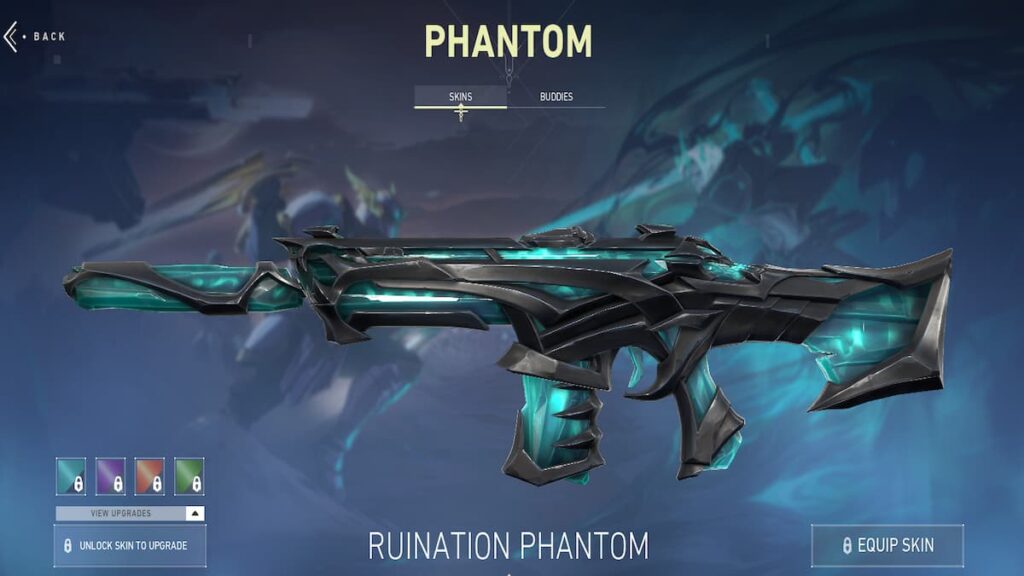Image resolution: width=1024 pixels, height=576 pixels.
Task: Choose the purple color variant swatch
Action: [x=111, y=476]
